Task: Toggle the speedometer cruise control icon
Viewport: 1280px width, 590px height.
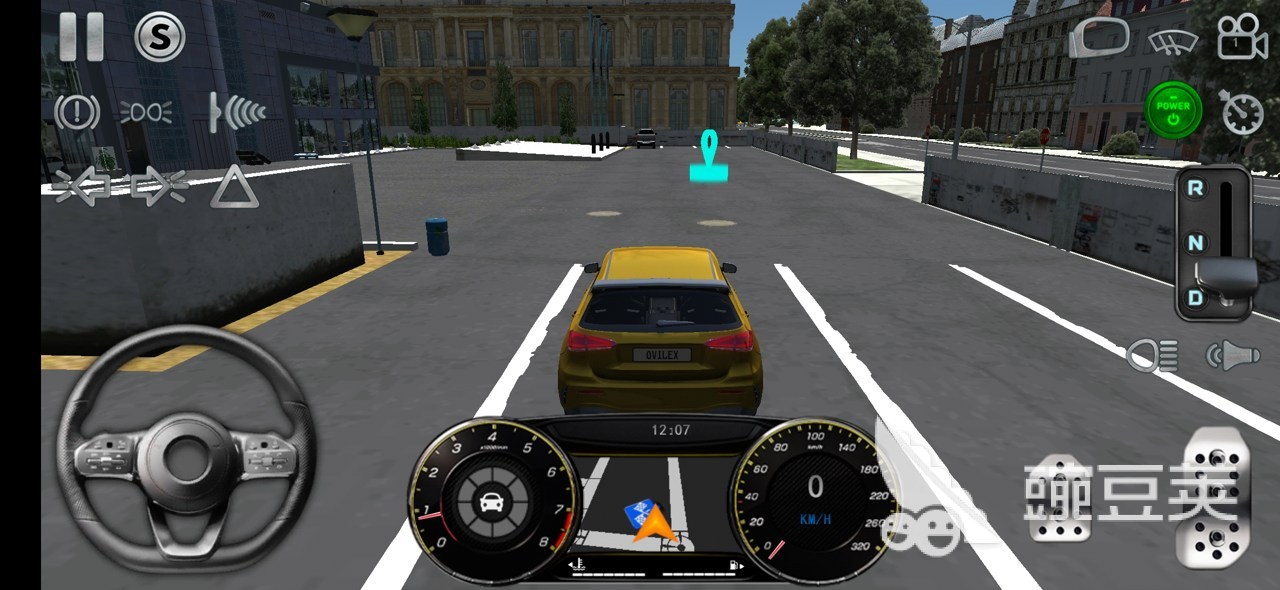Action: click(x=1242, y=112)
